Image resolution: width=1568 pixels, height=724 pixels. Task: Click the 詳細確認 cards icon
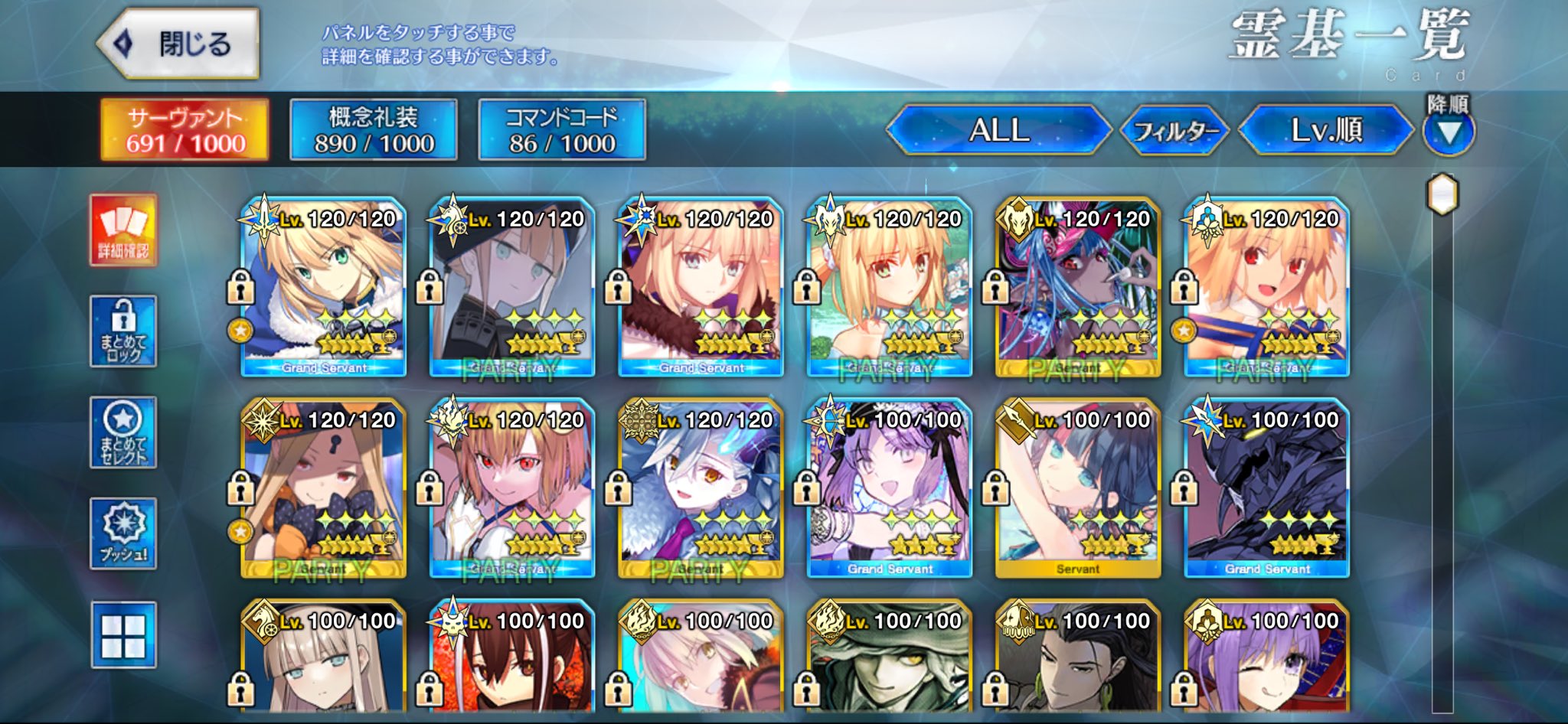[123, 230]
